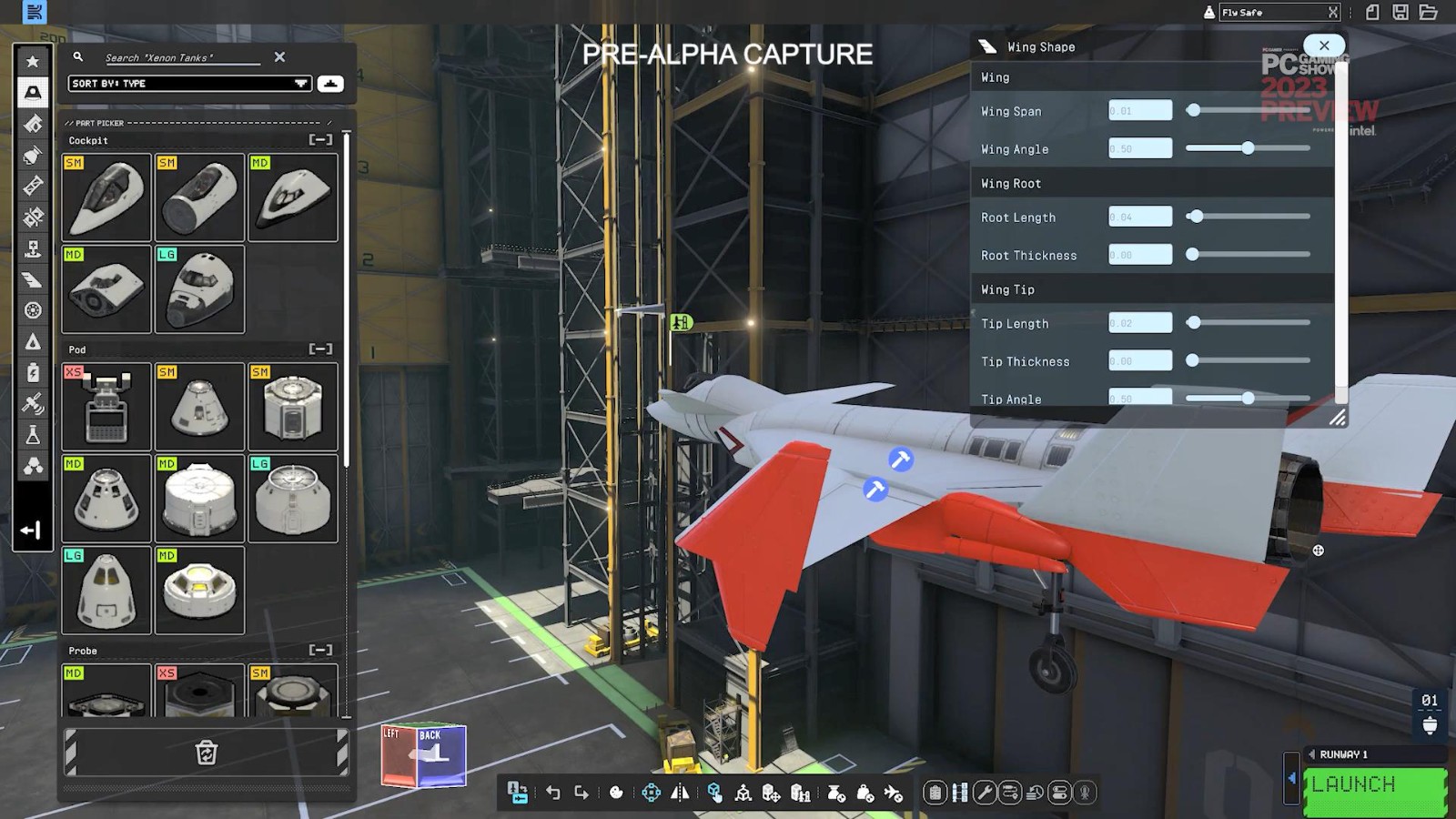This screenshot has width=1456, height=819.
Task: Select the large cockpit part
Action: (199, 289)
